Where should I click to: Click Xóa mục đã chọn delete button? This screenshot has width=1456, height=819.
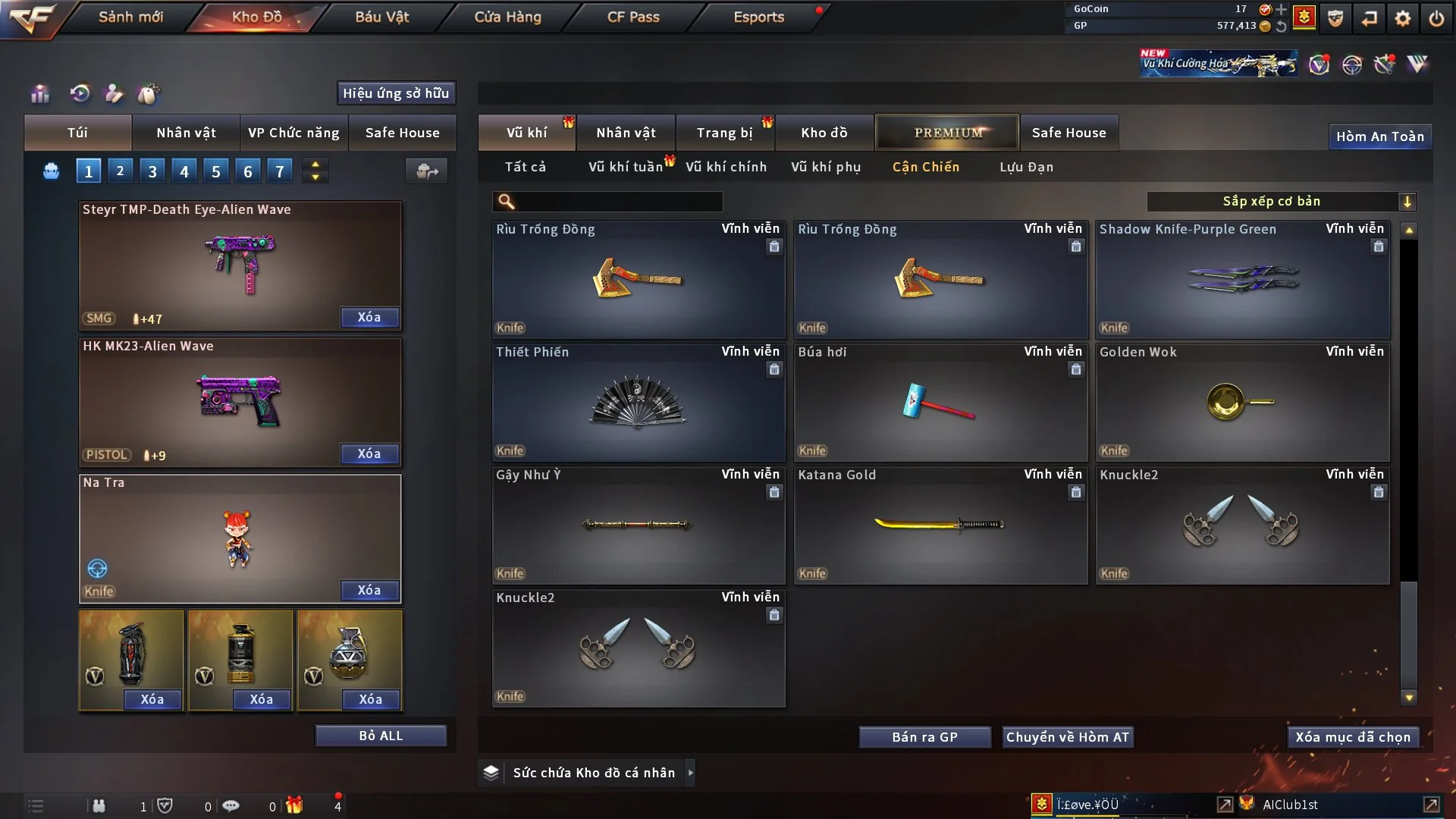click(1353, 737)
